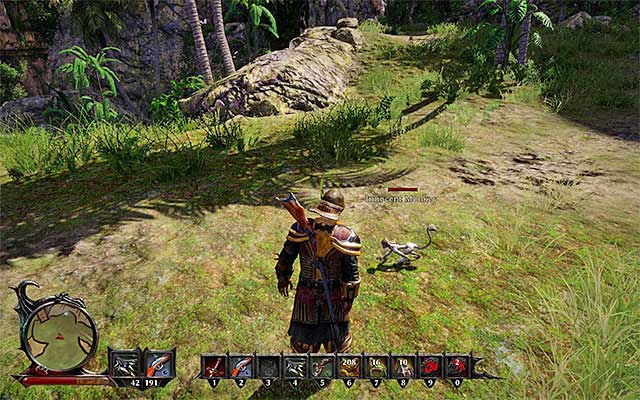Equip the firearm in hotbar slot 5
Screen dimensions: 640x400
click(322, 367)
